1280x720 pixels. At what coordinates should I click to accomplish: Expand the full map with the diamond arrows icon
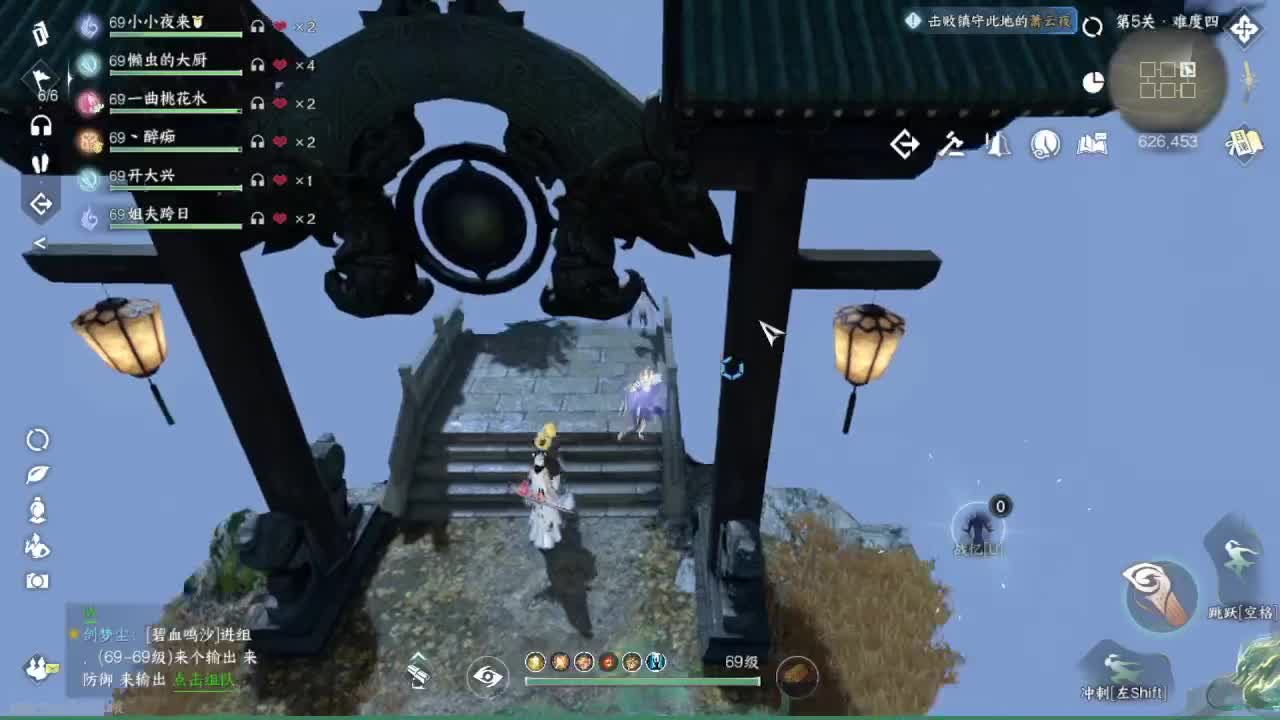pos(1243,29)
